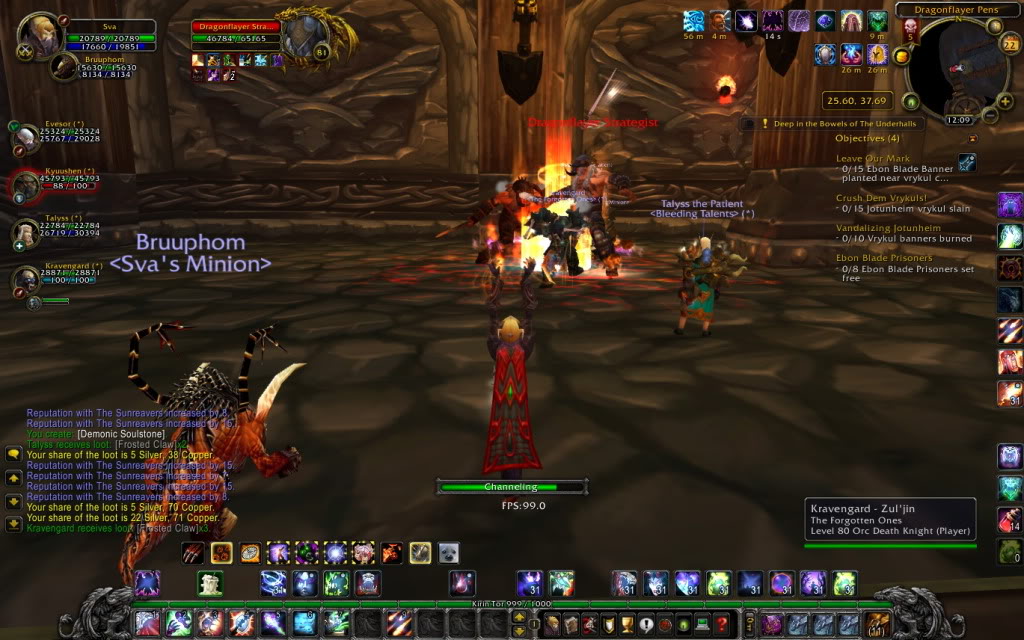Select Sva's player portrait
The height and width of the screenshot is (640, 1024).
[x=40, y=35]
